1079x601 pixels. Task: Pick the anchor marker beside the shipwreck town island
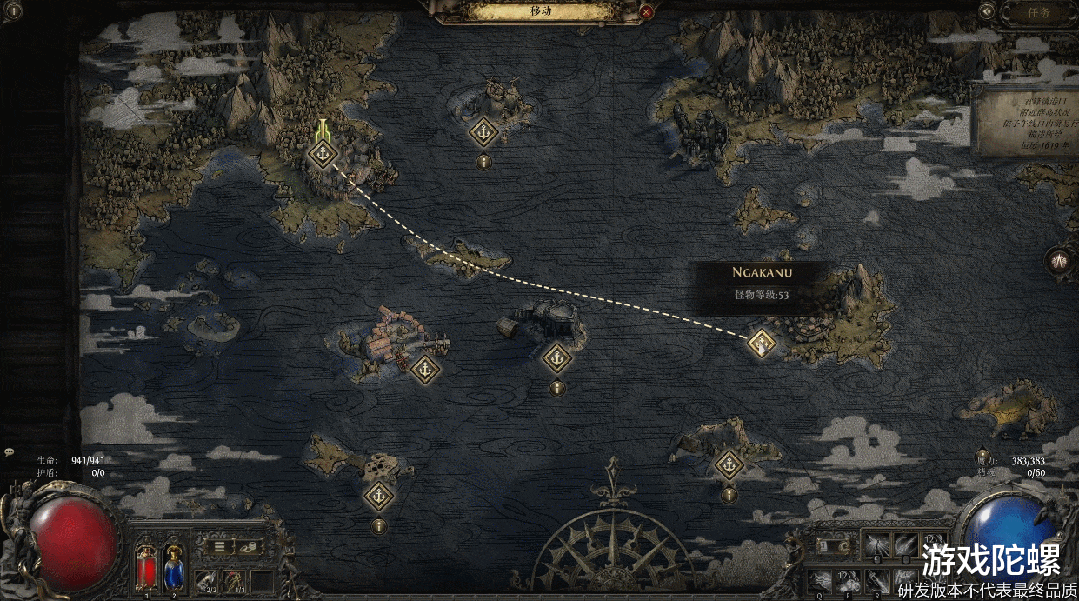point(426,369)
